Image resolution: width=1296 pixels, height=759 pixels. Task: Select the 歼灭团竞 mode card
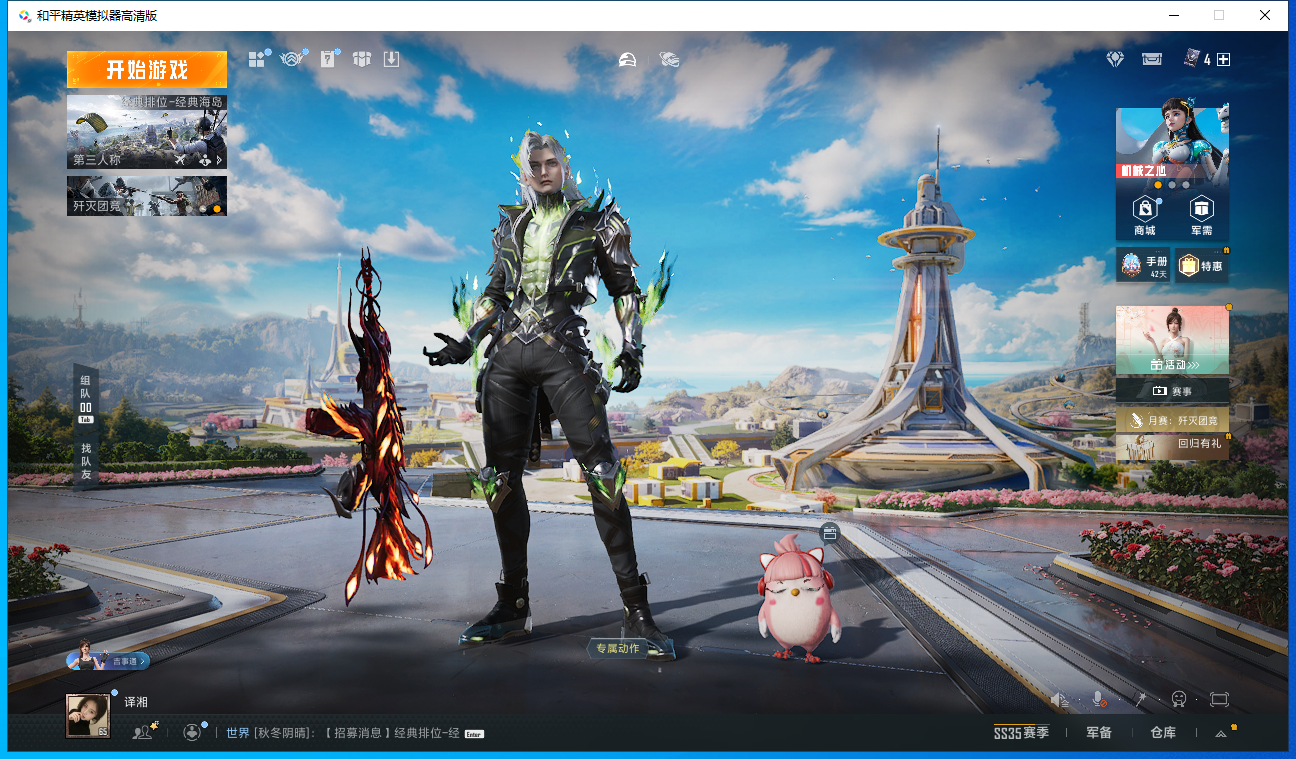pyautogui.click(x=147, y=196)
